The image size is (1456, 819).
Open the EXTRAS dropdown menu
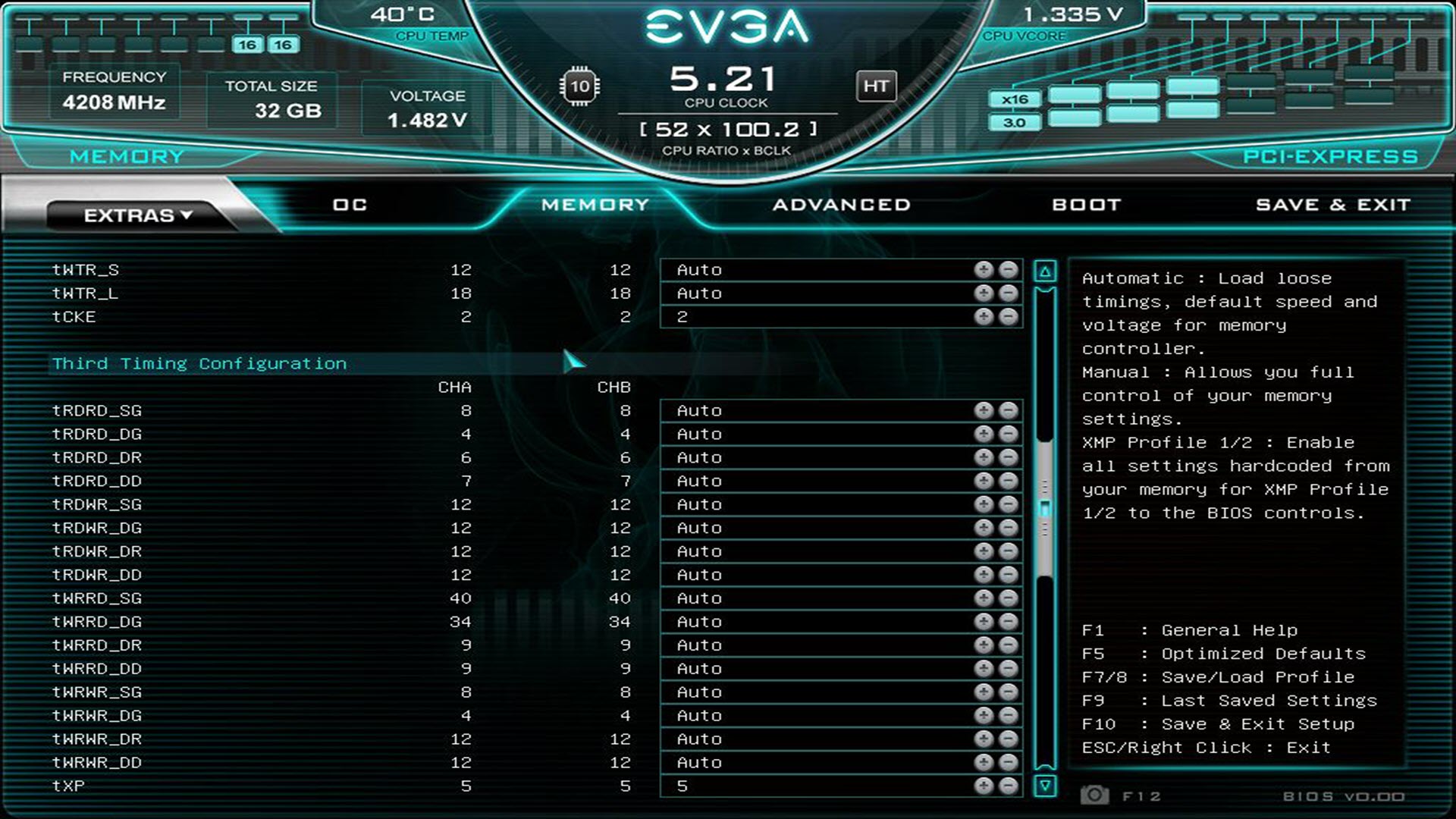(137, 215)
